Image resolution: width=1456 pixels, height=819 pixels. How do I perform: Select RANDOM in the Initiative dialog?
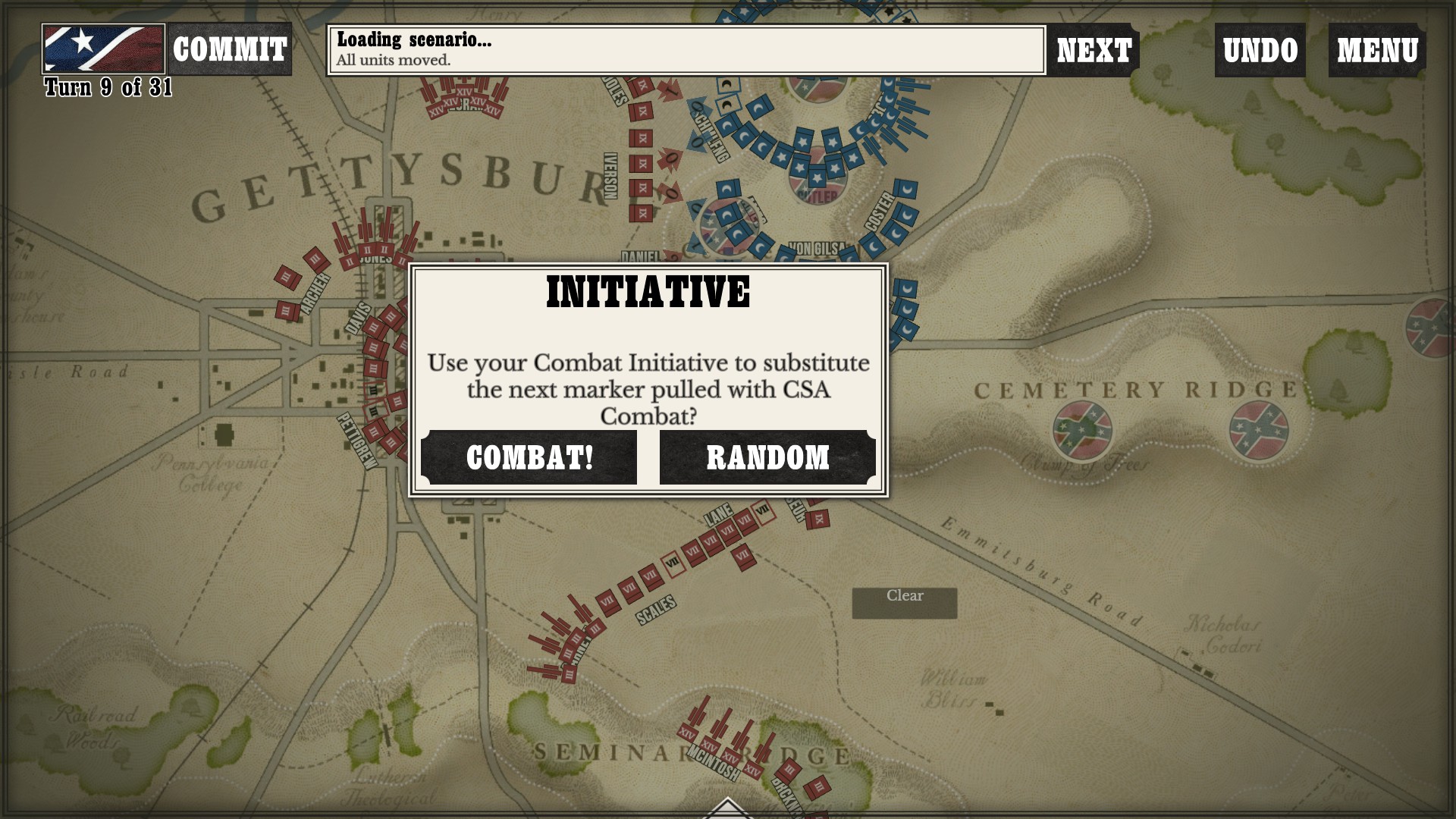point(767,457)
